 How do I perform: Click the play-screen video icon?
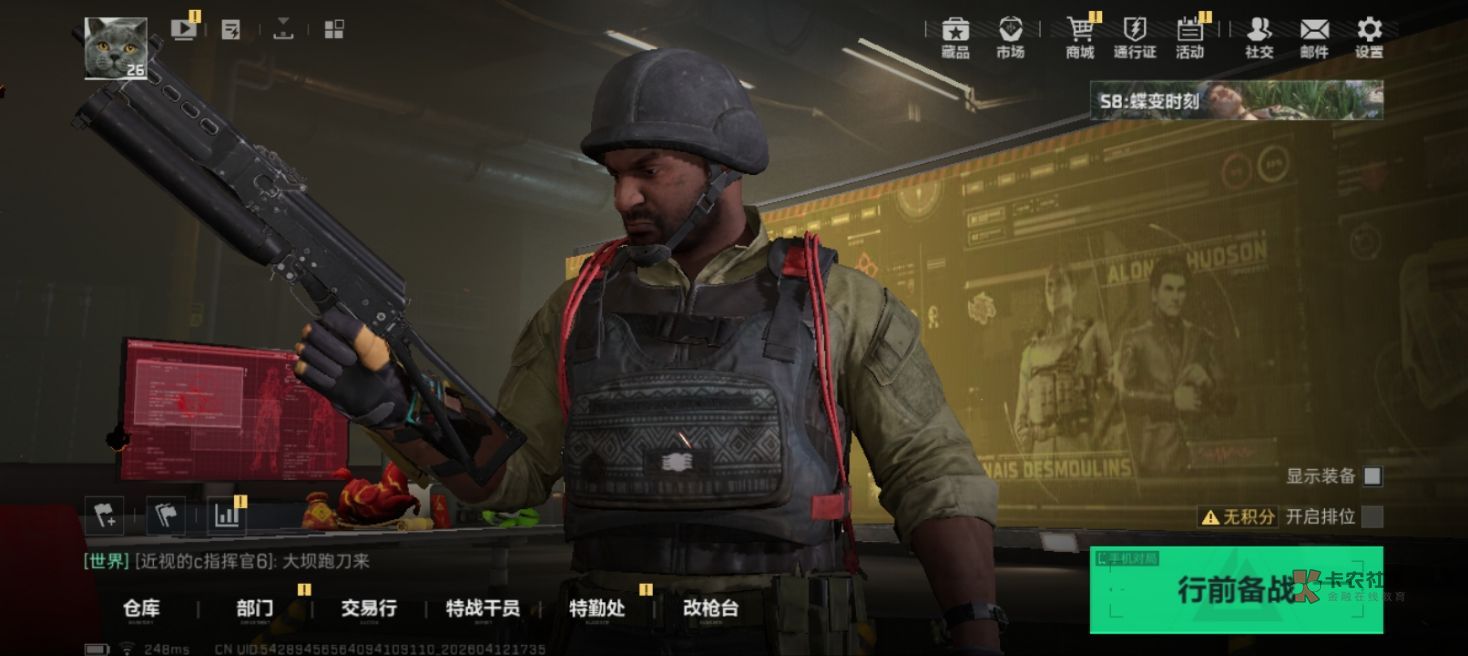click(184, 29)
